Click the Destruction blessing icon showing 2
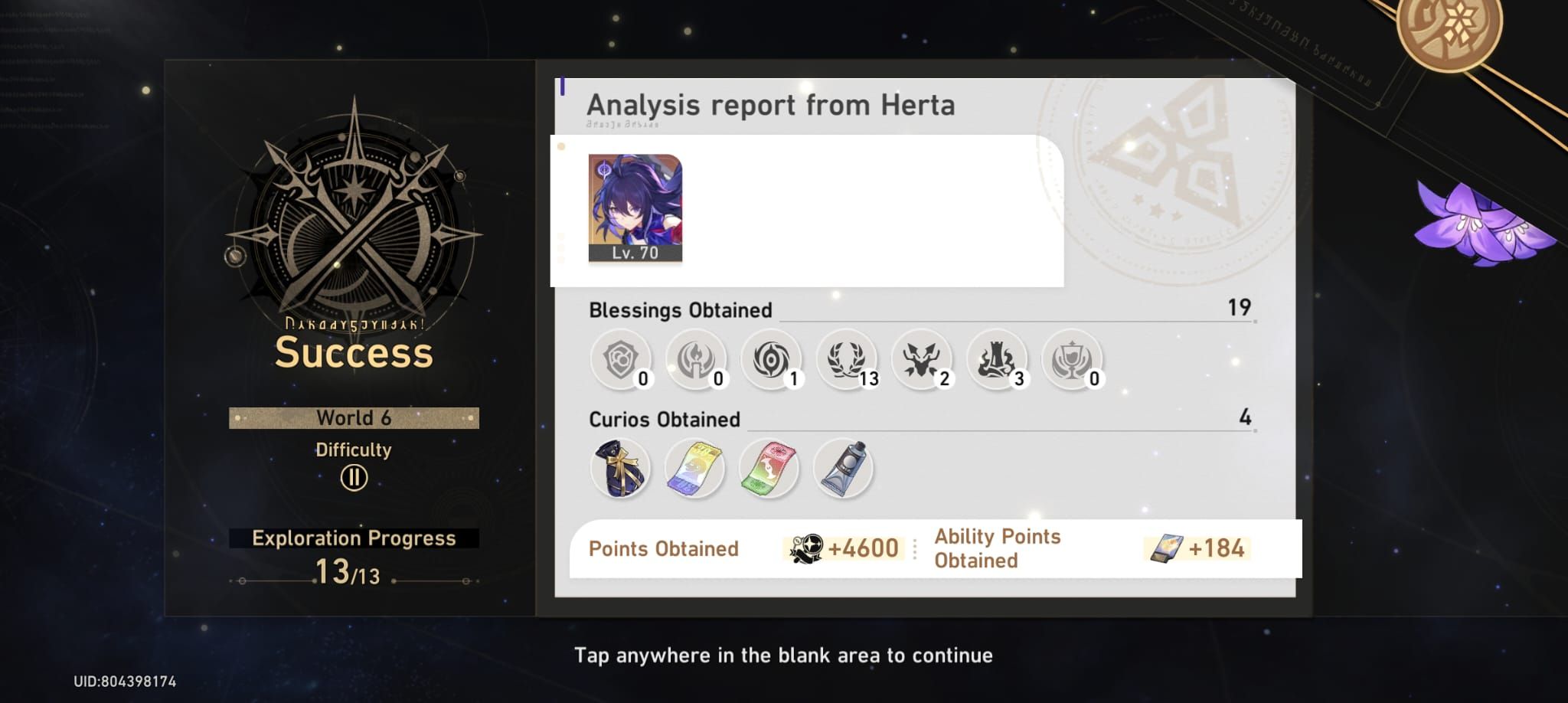 (923, 360)
